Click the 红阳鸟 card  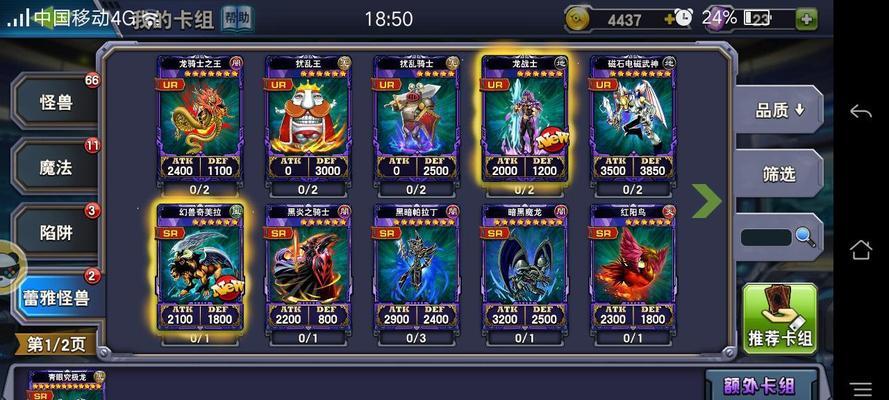tap(632, 268)
